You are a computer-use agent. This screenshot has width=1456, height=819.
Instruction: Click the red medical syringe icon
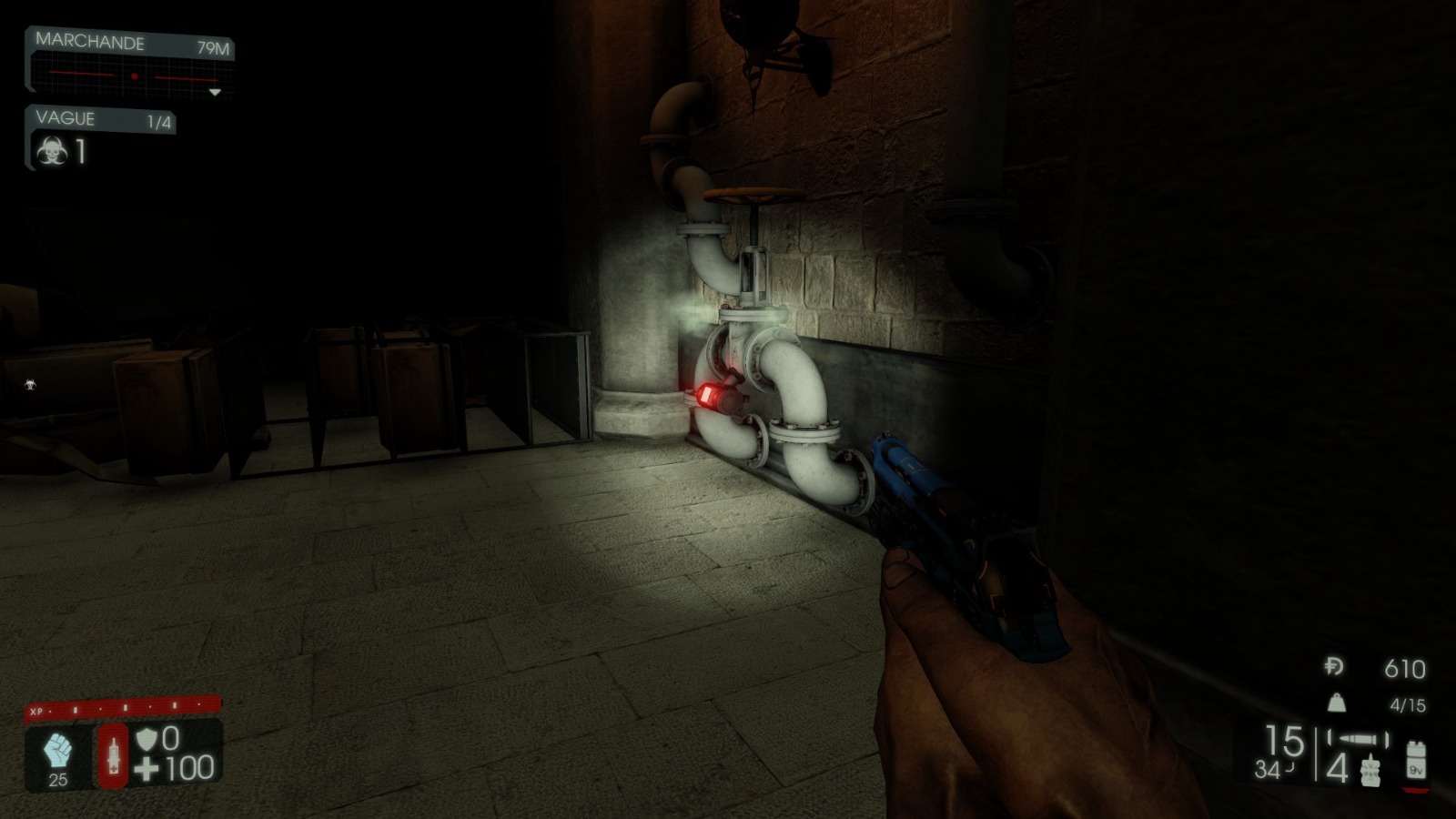point(112,753)
